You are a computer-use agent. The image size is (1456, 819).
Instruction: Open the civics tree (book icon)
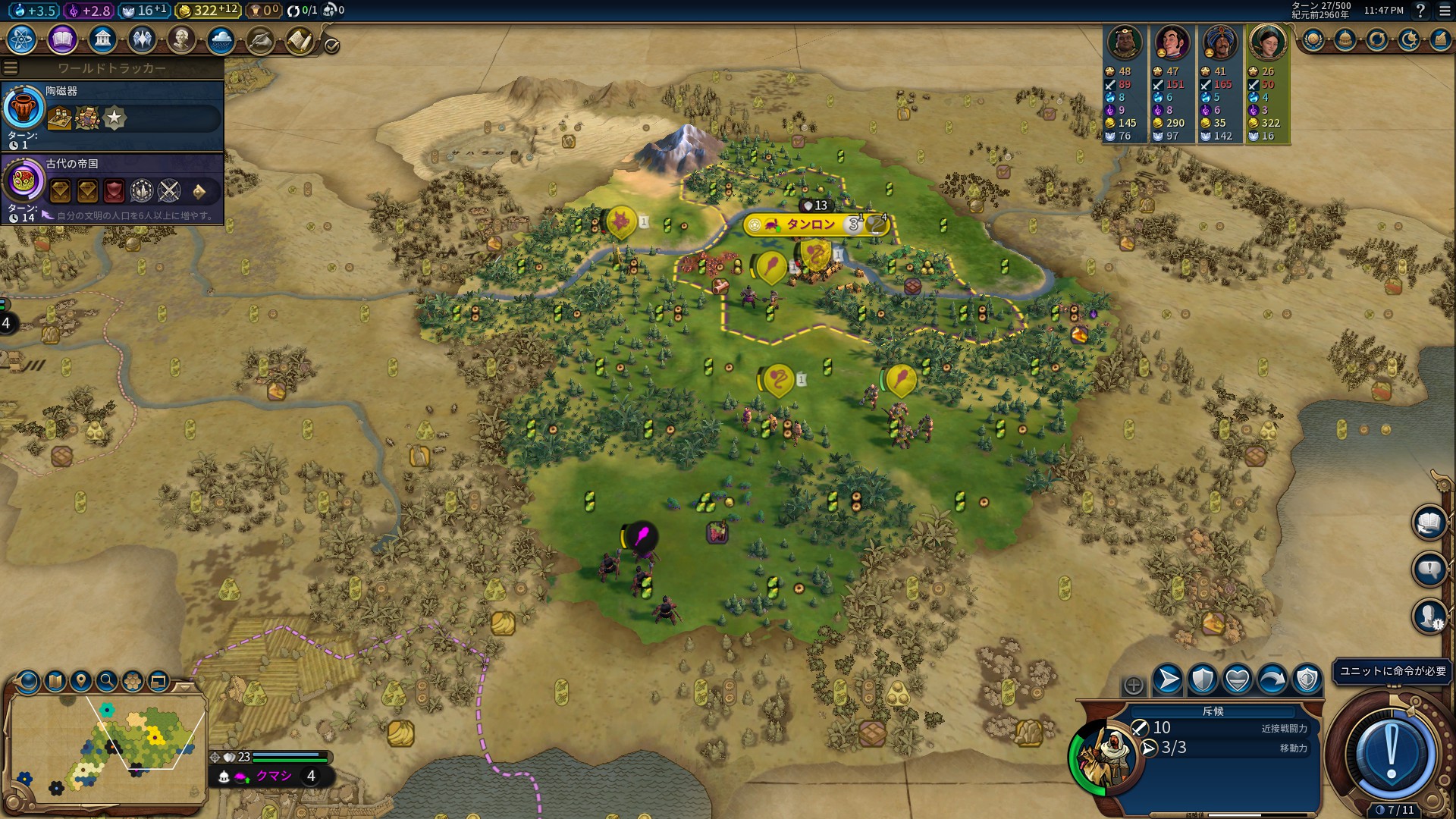click(x=62, y=39)
